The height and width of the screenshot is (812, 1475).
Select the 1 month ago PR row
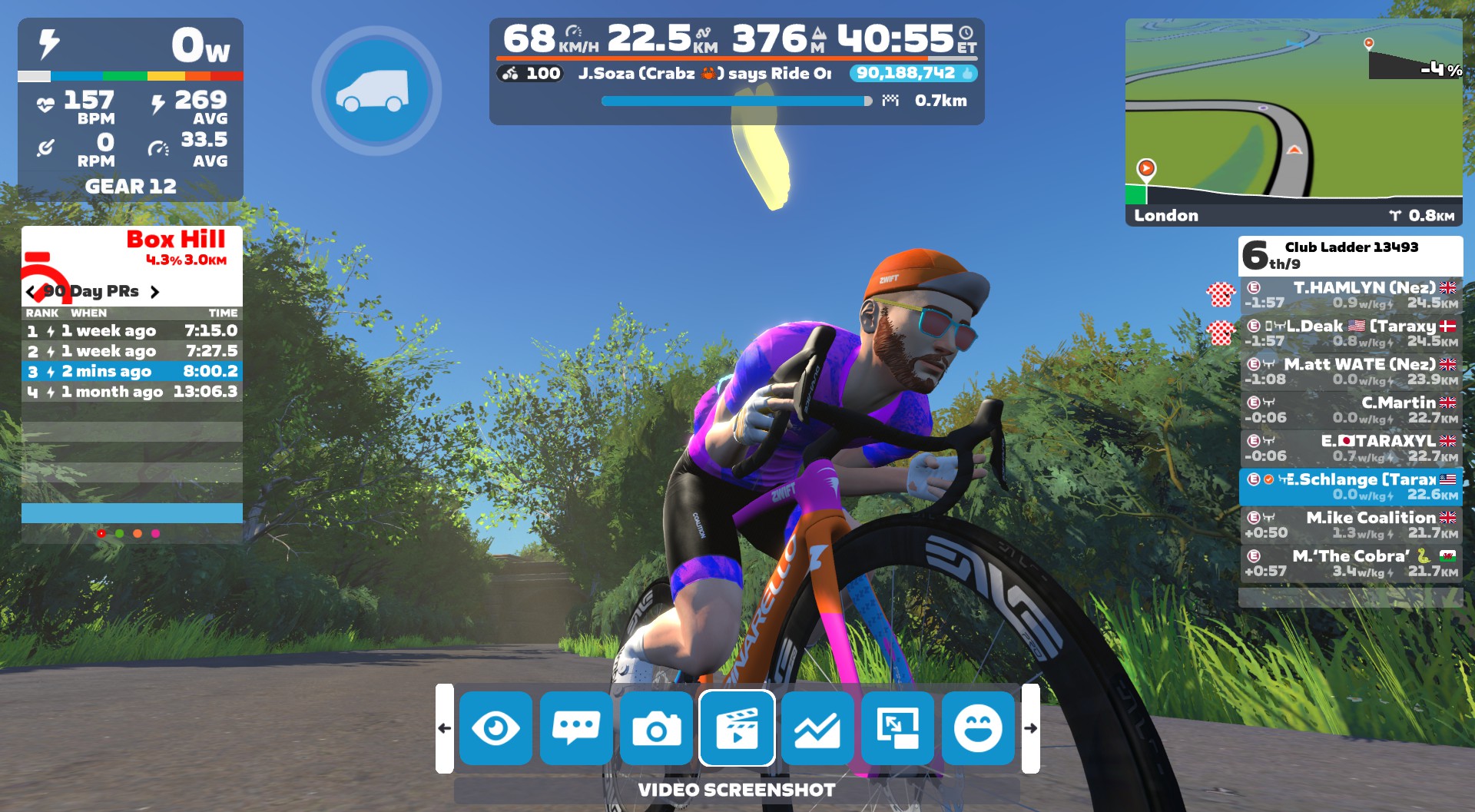click(x=132, y=392)
